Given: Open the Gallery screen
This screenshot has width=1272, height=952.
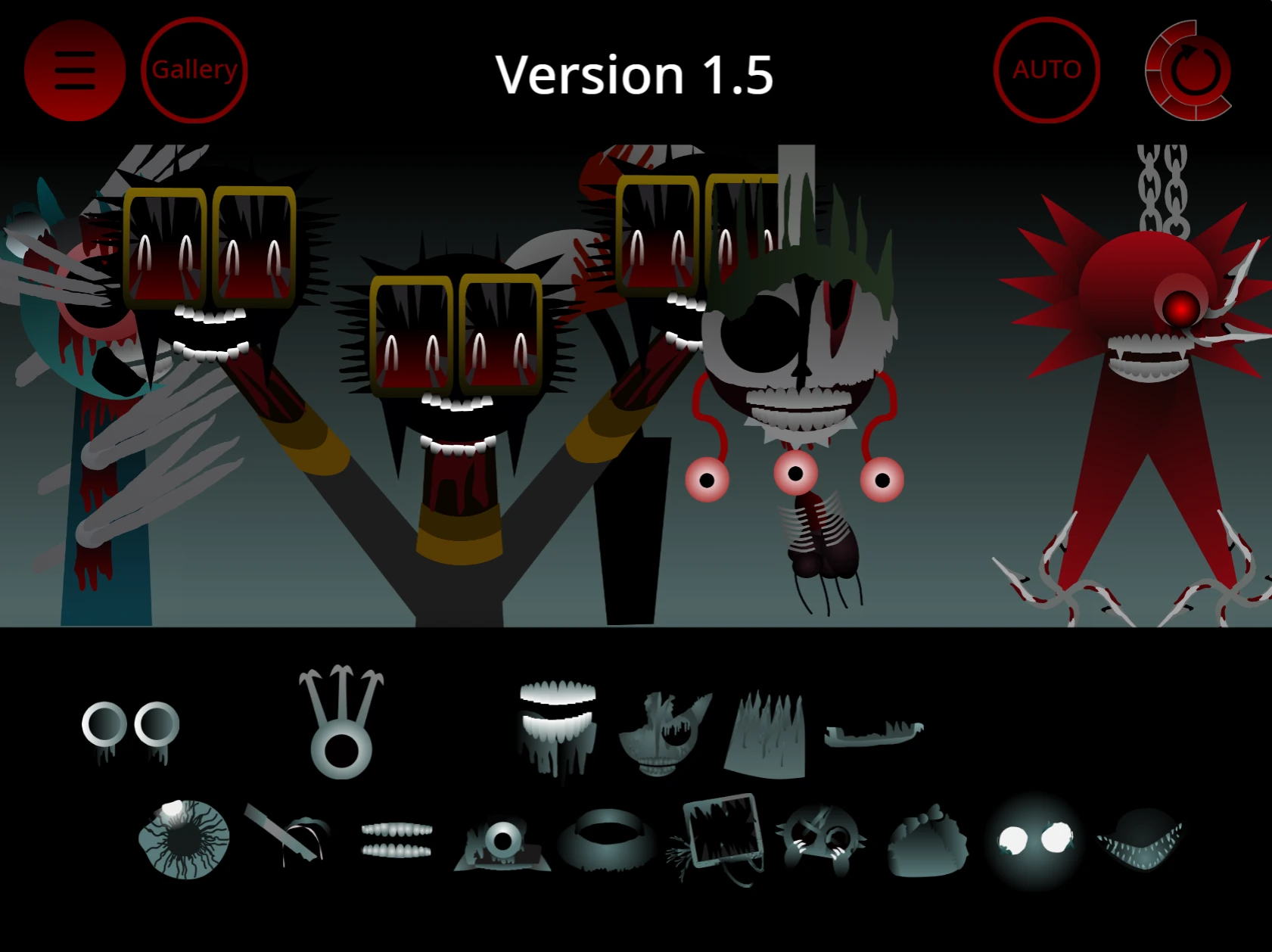Looking at the screenshot, I should pyautogui.click(x=194, y=69).
